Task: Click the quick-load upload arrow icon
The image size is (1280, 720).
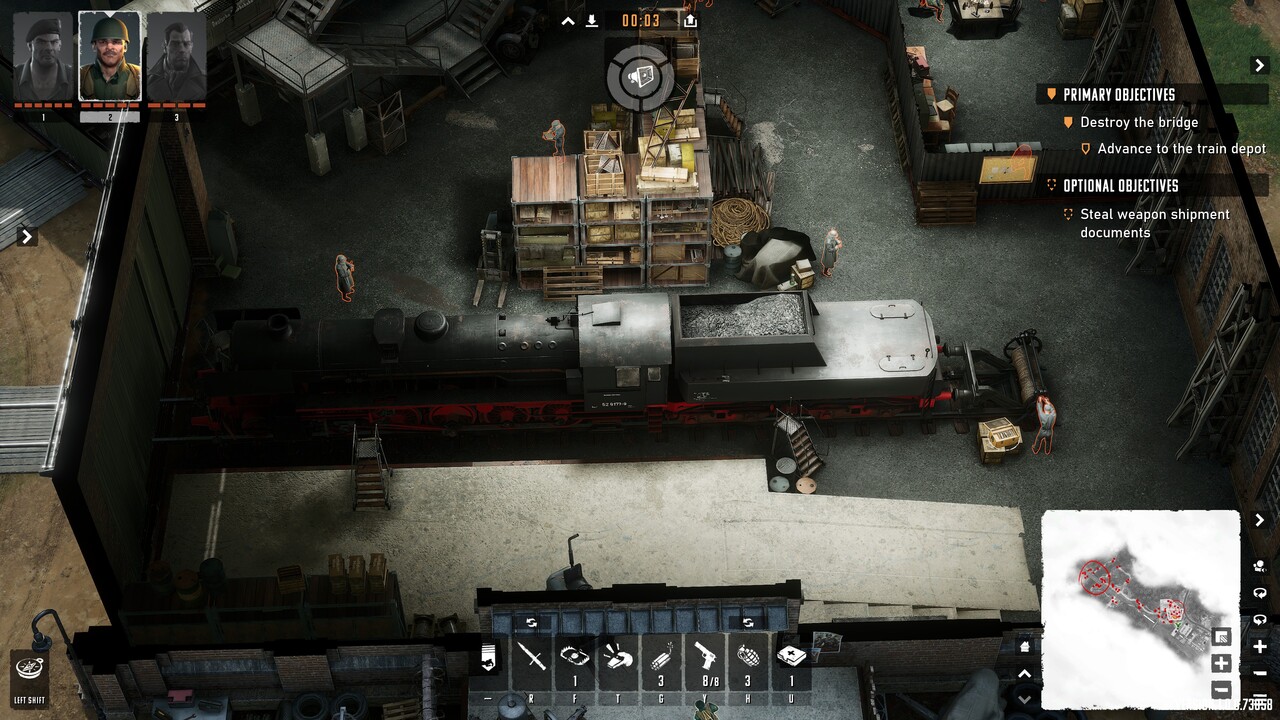Action: click(x=690, y=20)
